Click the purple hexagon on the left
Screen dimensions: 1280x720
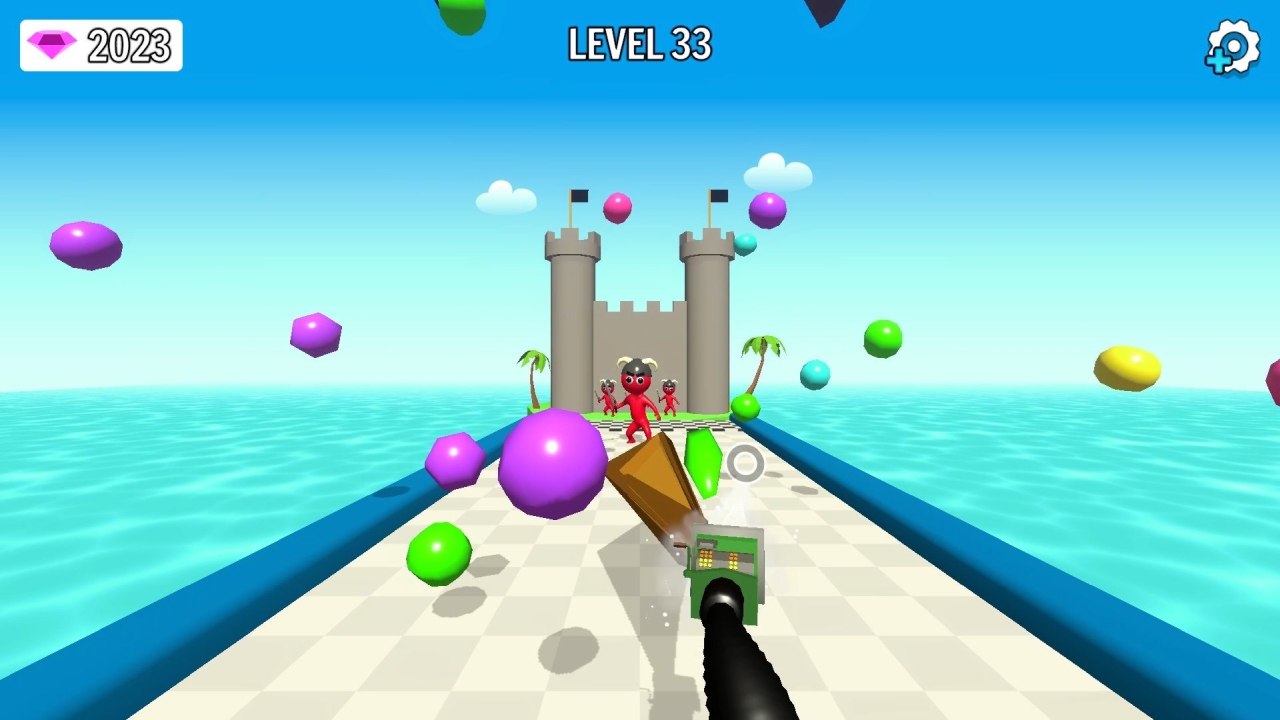click(316, 334)
